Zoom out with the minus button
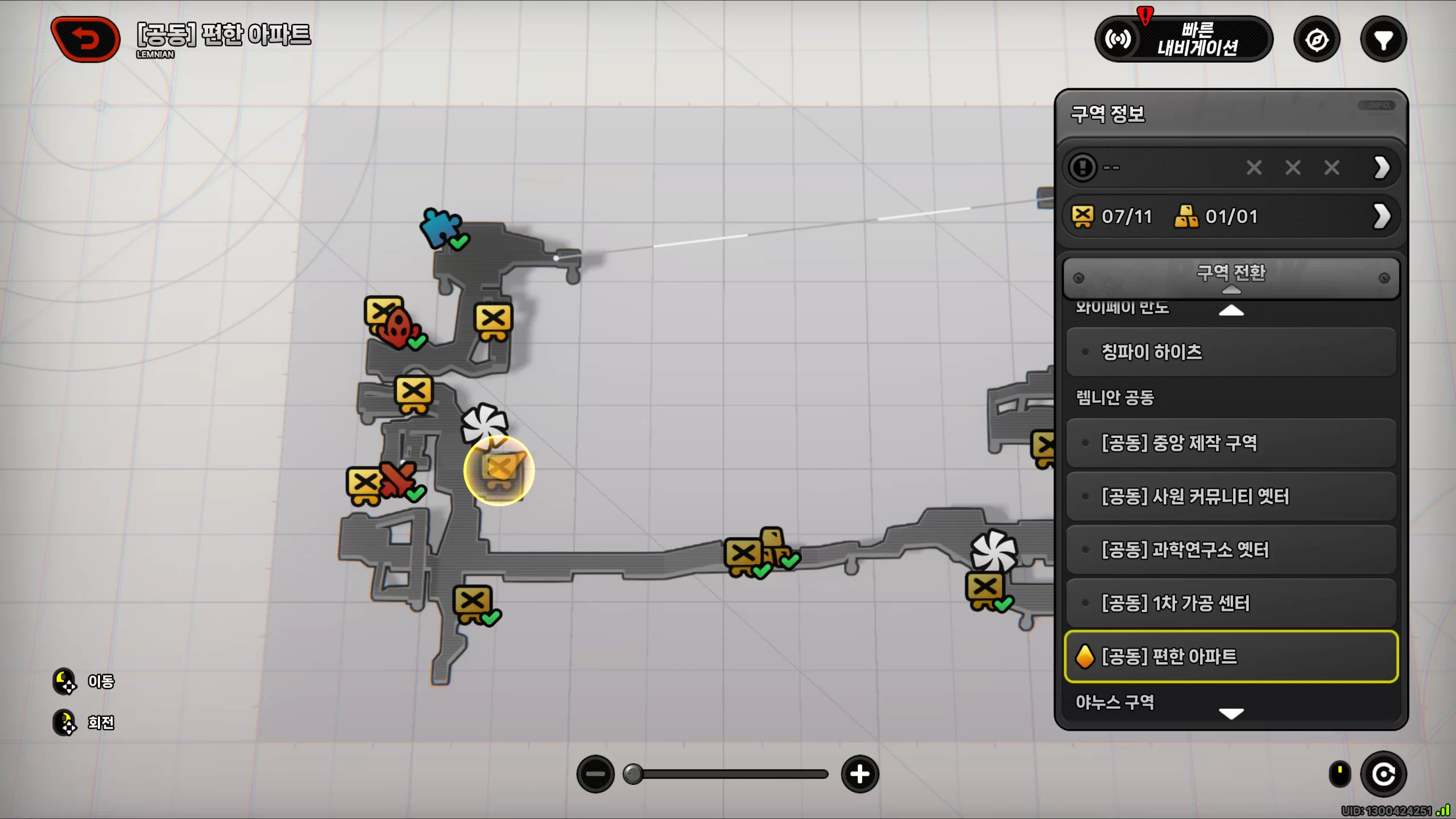 tap(595, 774)
